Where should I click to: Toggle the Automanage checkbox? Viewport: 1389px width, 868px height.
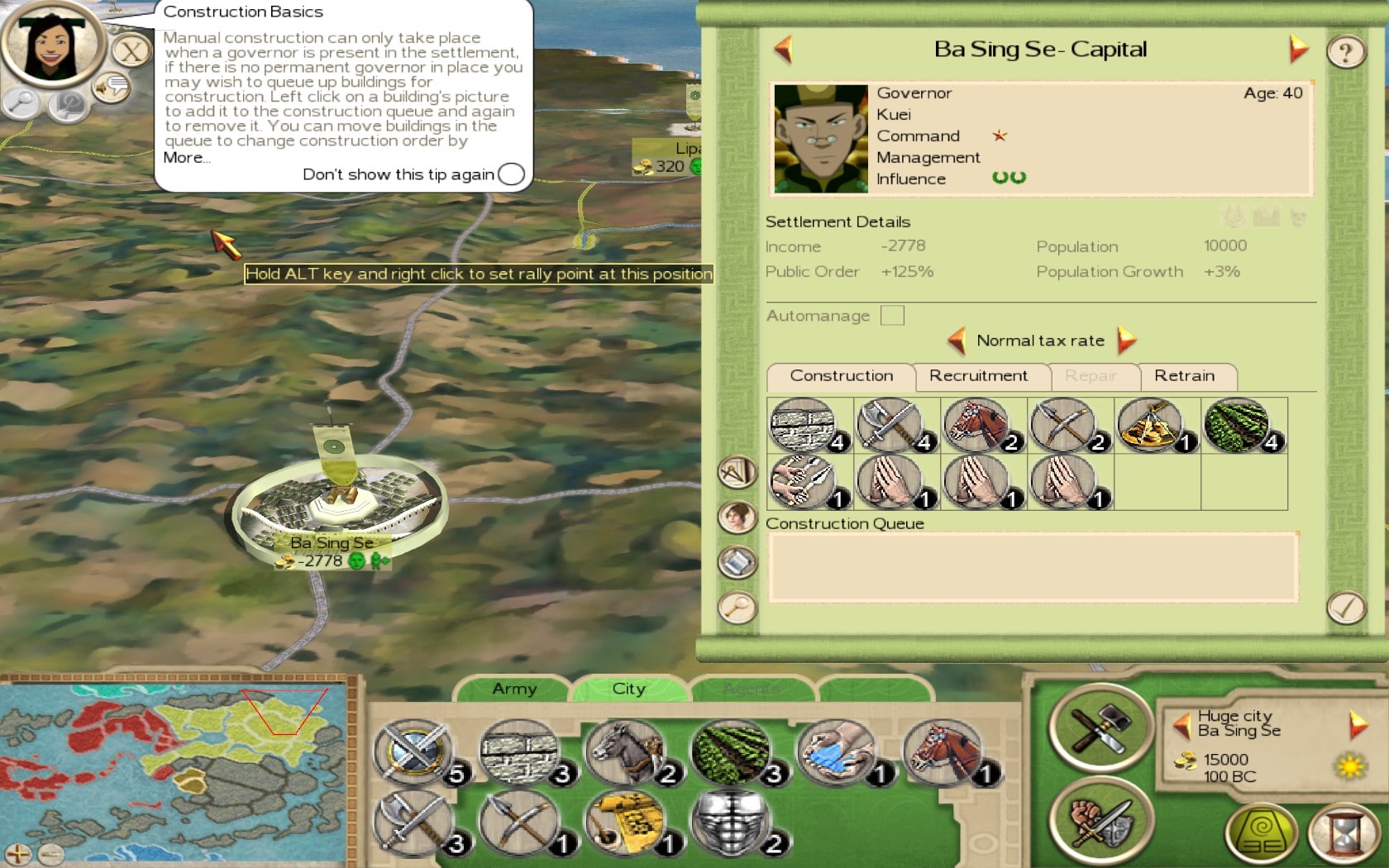tap(892, 316)
